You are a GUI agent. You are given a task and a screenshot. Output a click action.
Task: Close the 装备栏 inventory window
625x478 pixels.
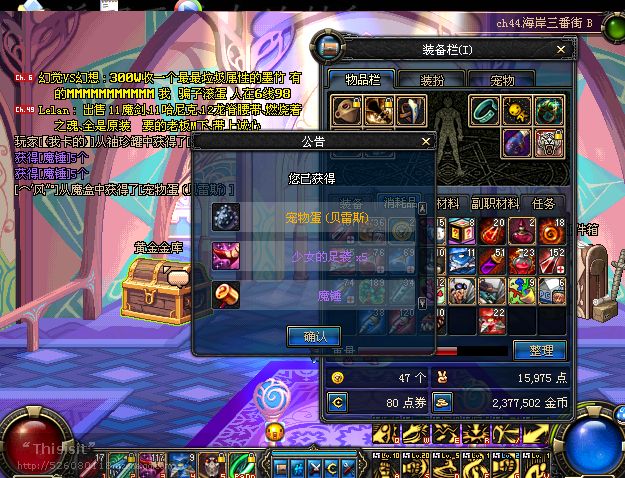pyautogui.click(x=569, y=49)
